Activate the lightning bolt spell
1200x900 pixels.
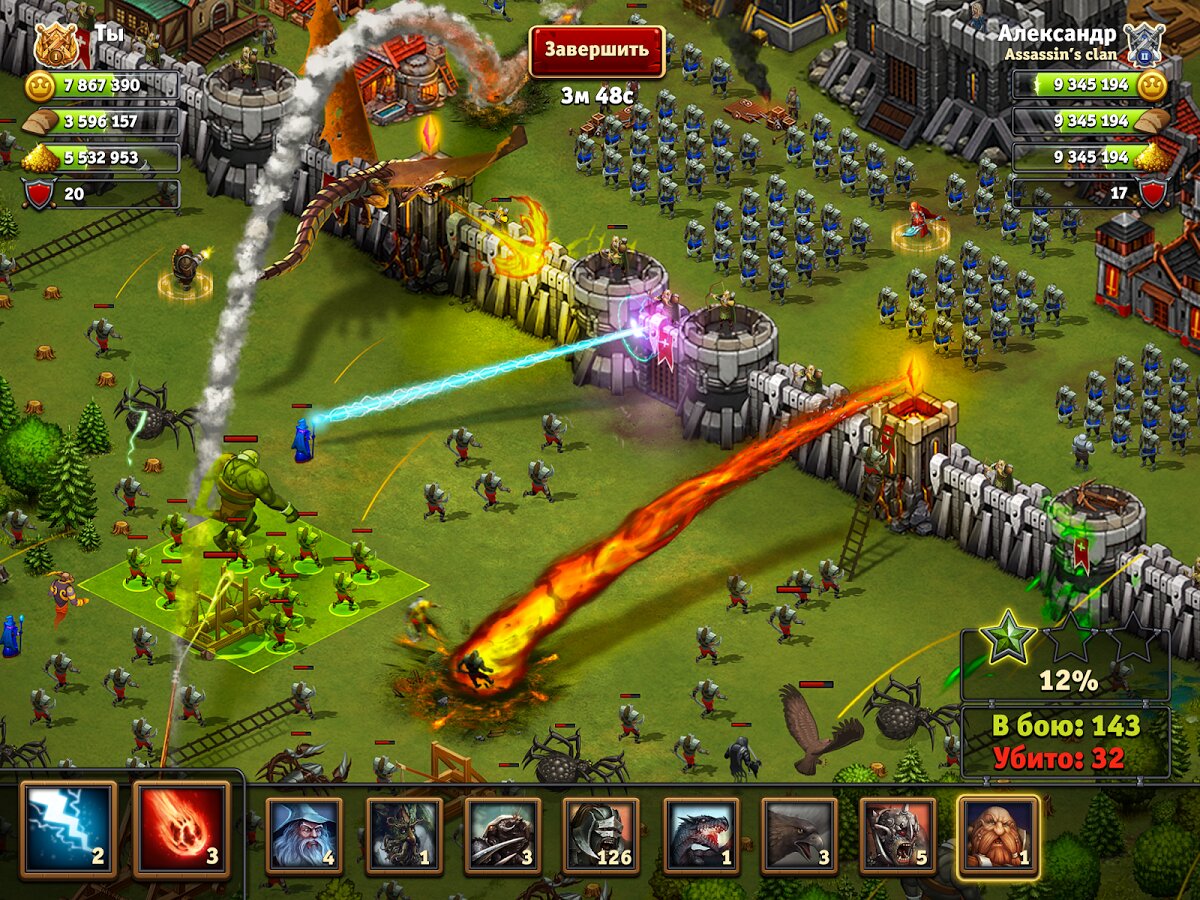pos(68,830)
